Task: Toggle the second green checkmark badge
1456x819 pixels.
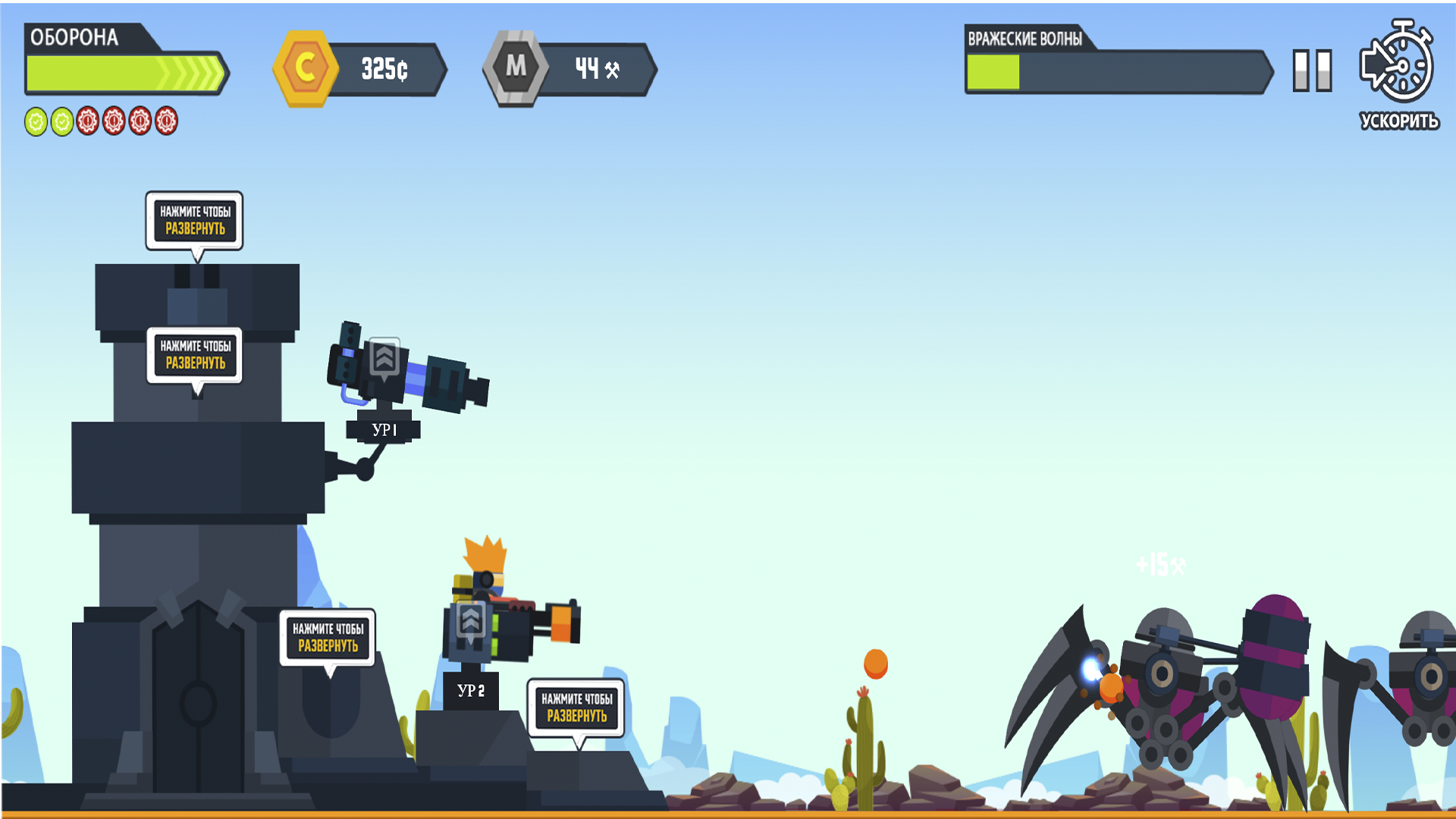Action: point(61,119)
